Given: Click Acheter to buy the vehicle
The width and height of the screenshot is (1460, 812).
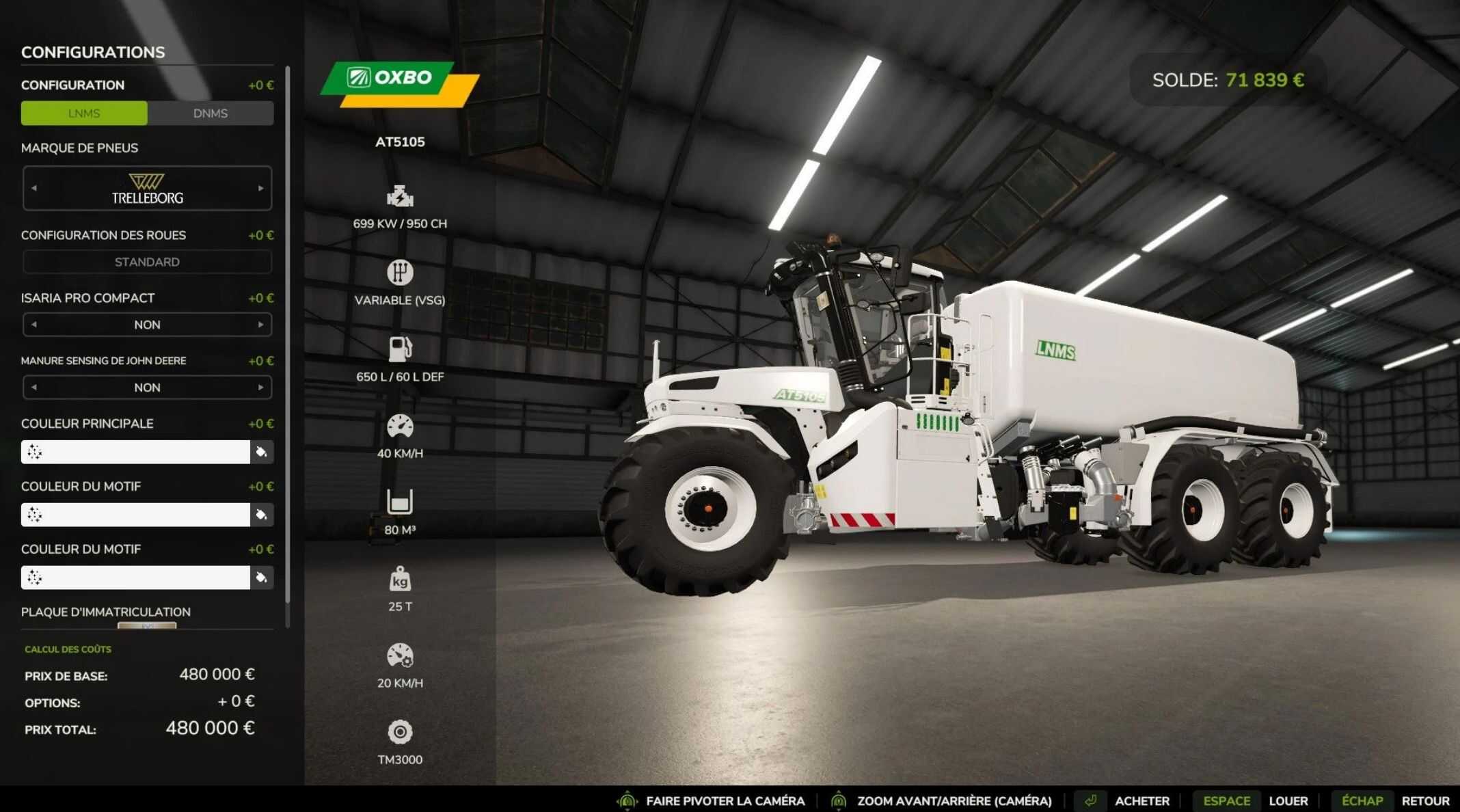Looking at the screenshot, I should click(1141, 801).
